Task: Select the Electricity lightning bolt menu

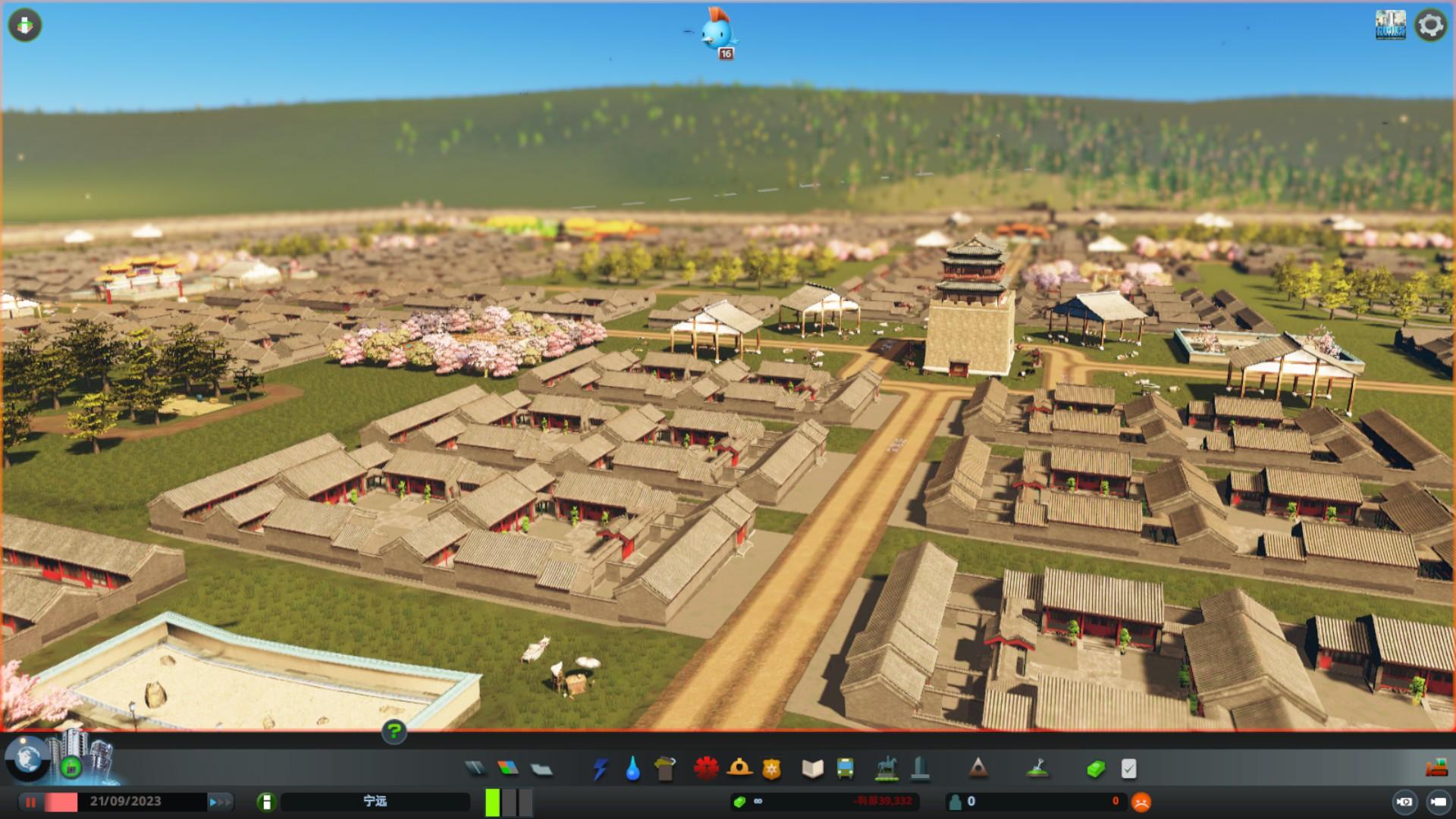Action: click(x=600, y=769)
